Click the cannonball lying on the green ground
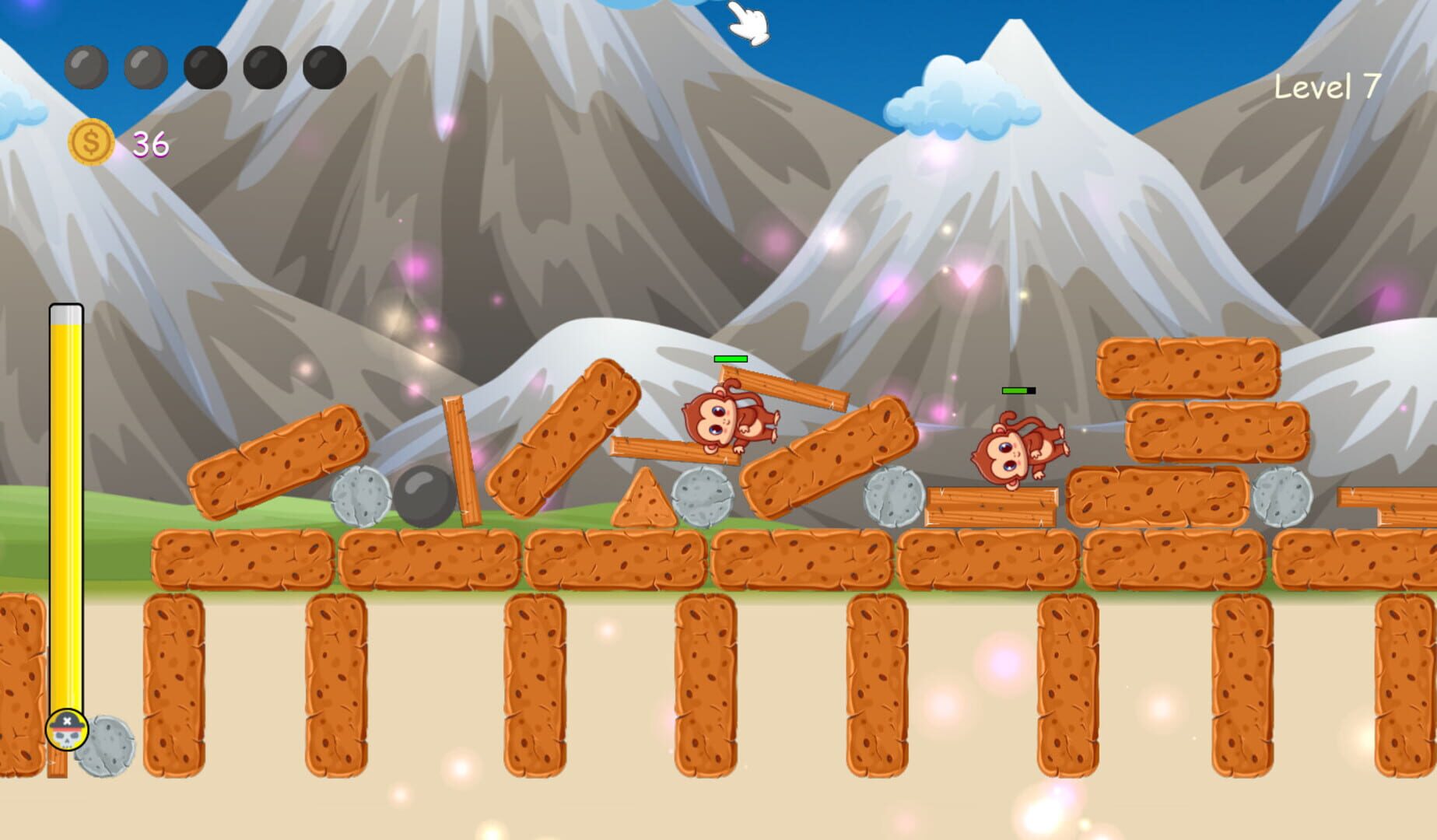Image resolution: width=1437 pixels, height=840 pixels. pyautogui.click(x=424, y=499)
